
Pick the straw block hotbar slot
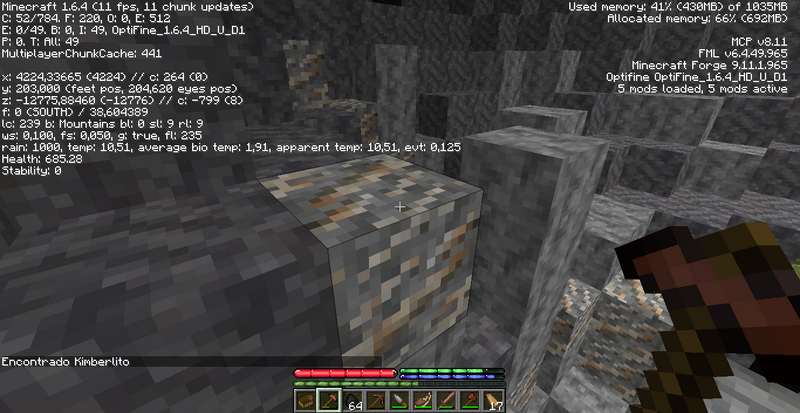(305, 401)
